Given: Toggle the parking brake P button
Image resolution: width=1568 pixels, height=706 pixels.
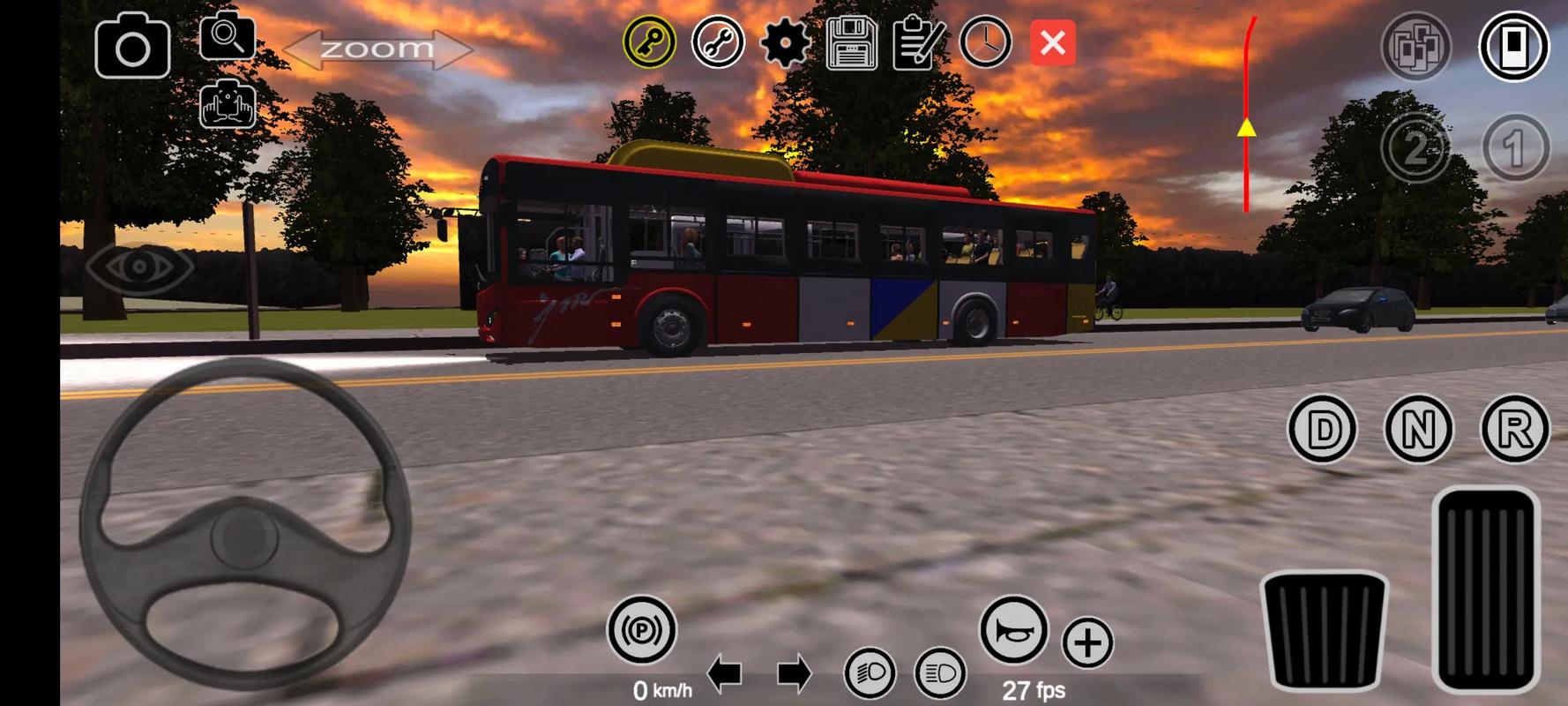Looking at the screenshot, I should (641, 630).
